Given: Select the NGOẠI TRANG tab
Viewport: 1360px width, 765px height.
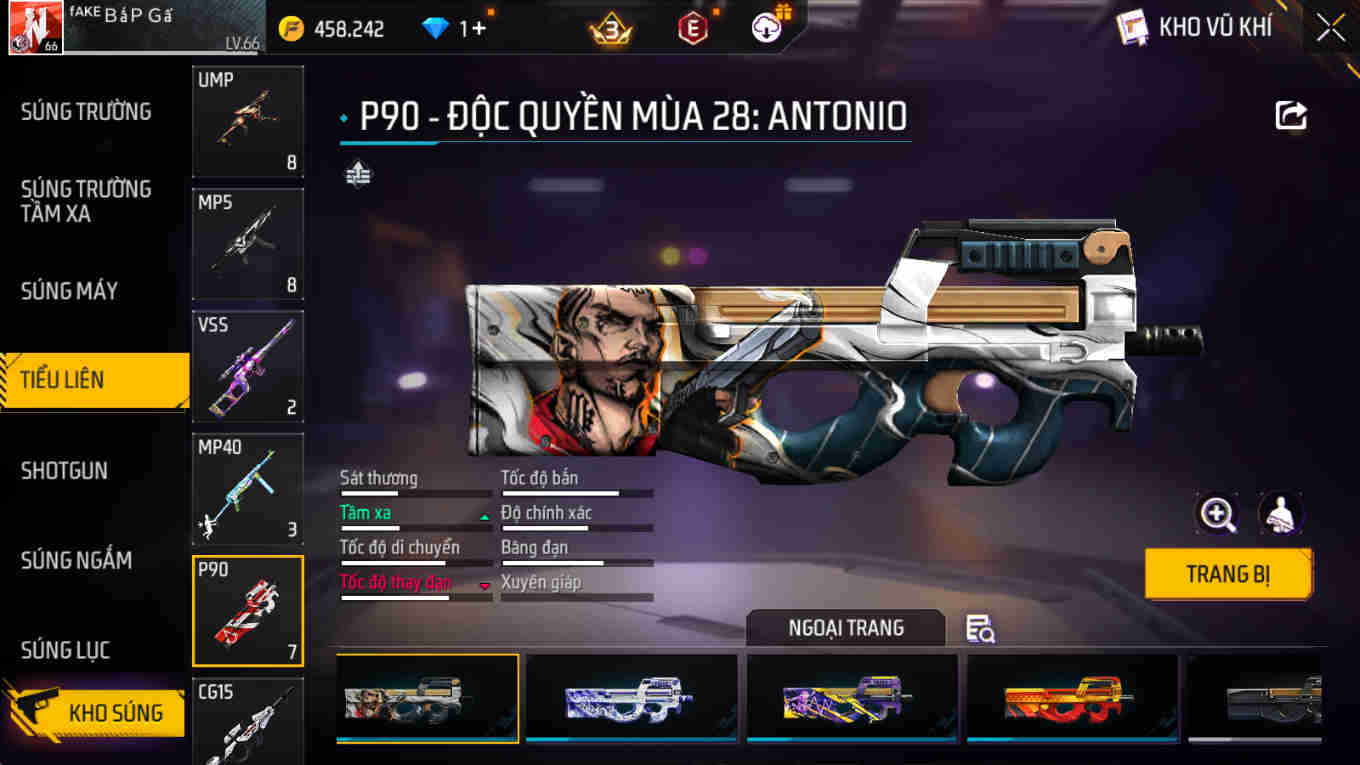Looking at the screenshot, I should tap(845, 629).
